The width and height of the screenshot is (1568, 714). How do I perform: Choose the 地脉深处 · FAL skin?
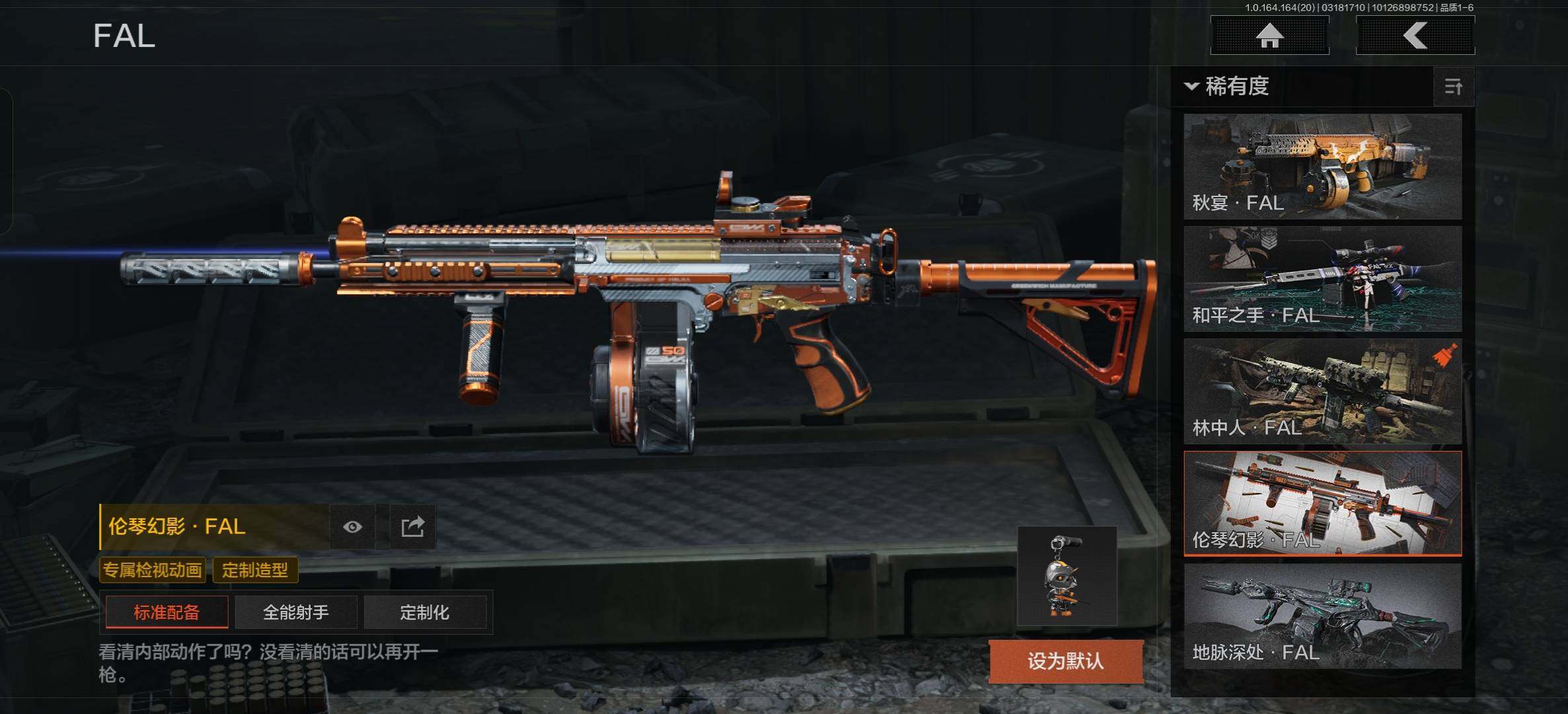coord(1322,616)
